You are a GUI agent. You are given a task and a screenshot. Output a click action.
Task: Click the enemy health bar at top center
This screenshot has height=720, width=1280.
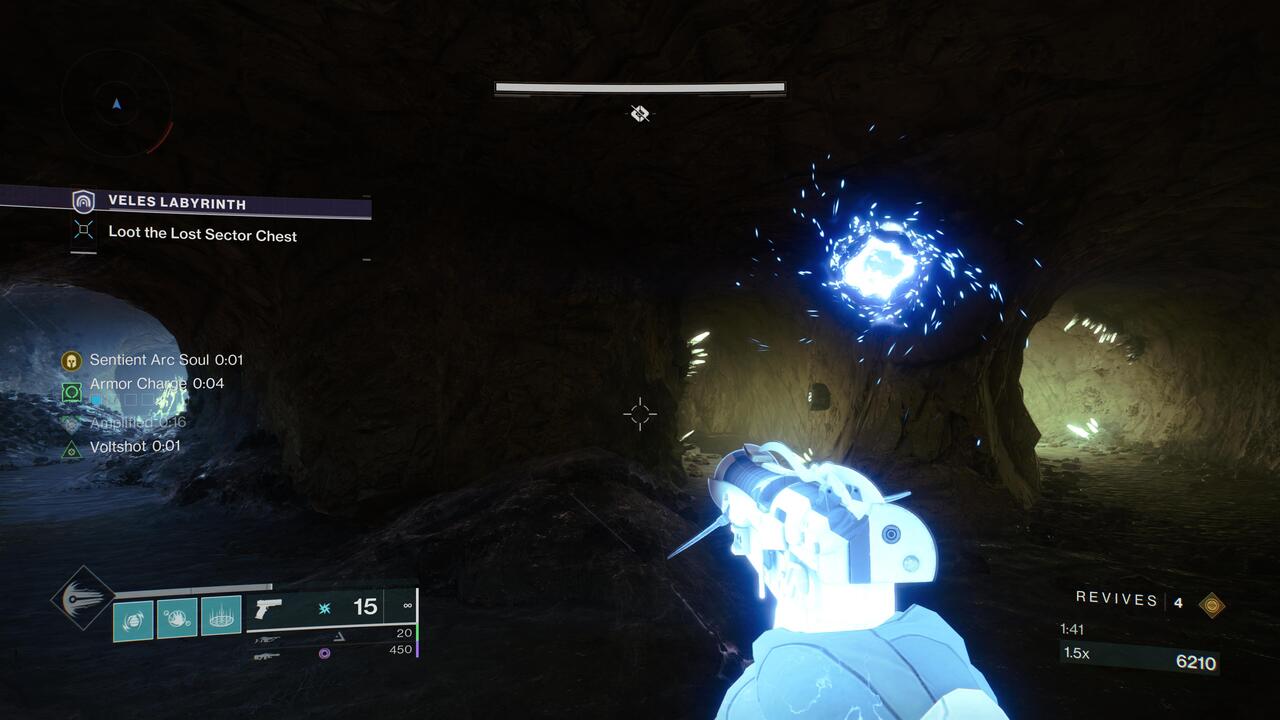pyautogui.click(x=639, y=88)
